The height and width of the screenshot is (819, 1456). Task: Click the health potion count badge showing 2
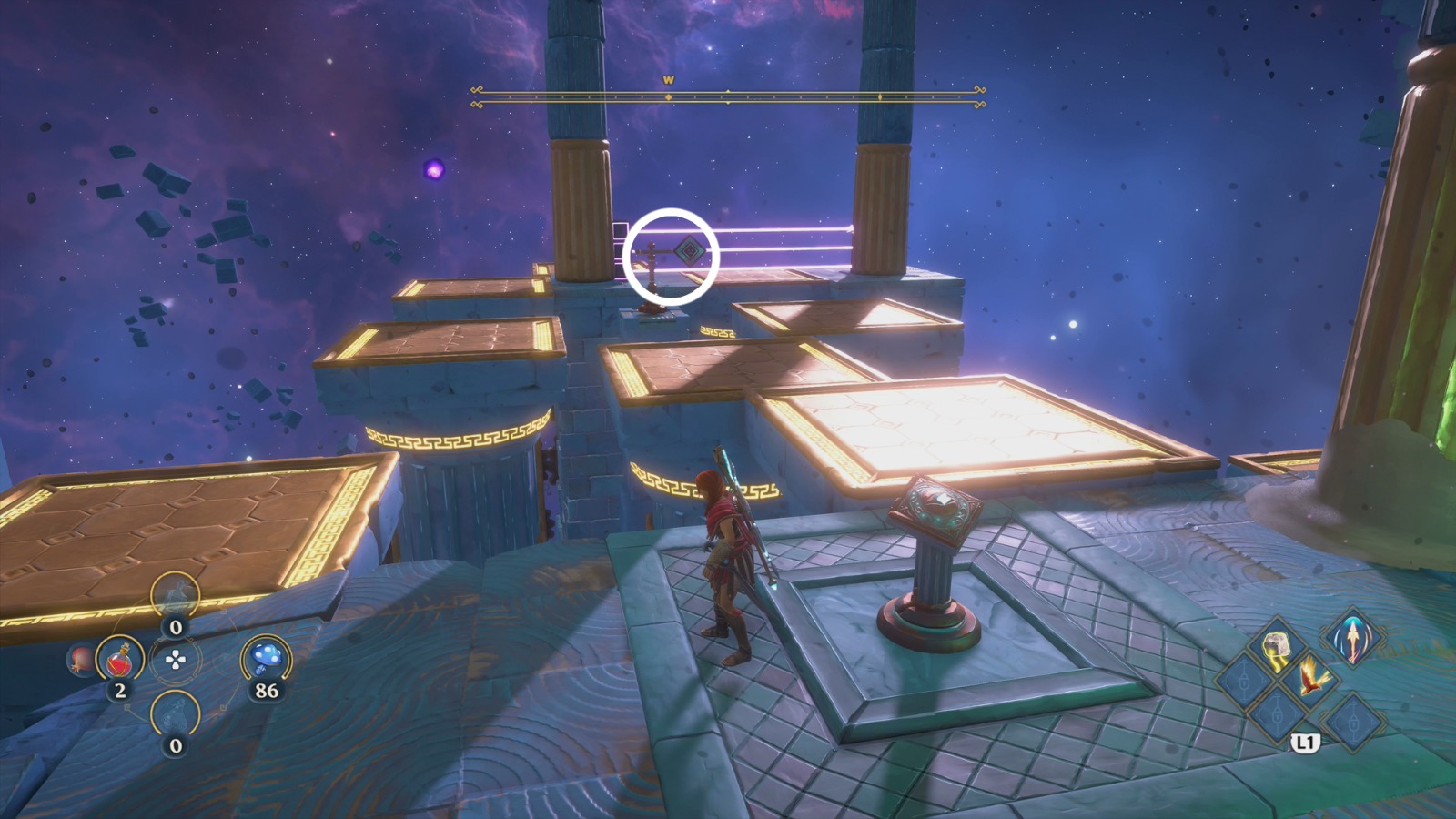click(x=120, y=690)
